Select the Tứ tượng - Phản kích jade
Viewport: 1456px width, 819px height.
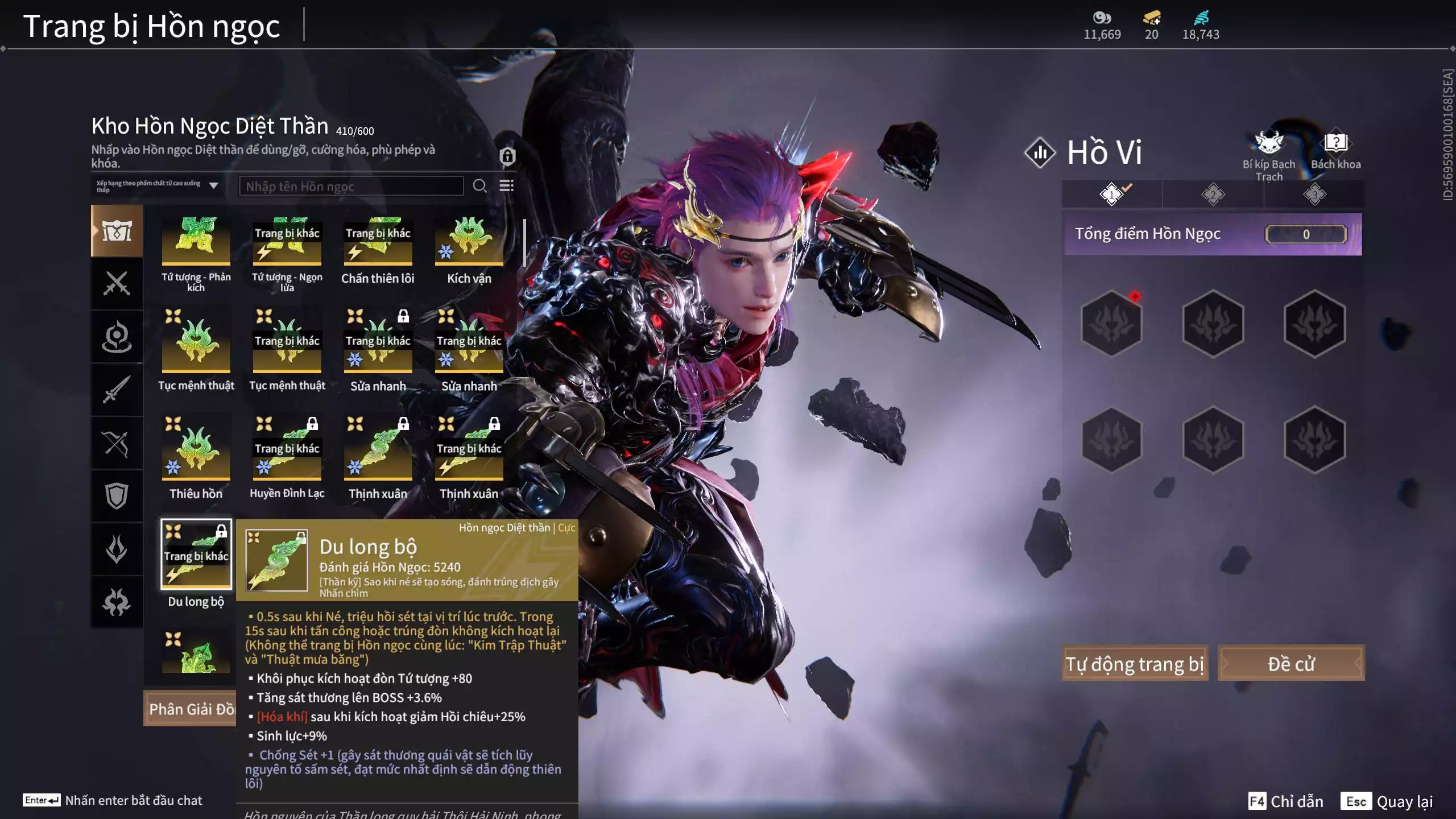click(x=196, y=242)
